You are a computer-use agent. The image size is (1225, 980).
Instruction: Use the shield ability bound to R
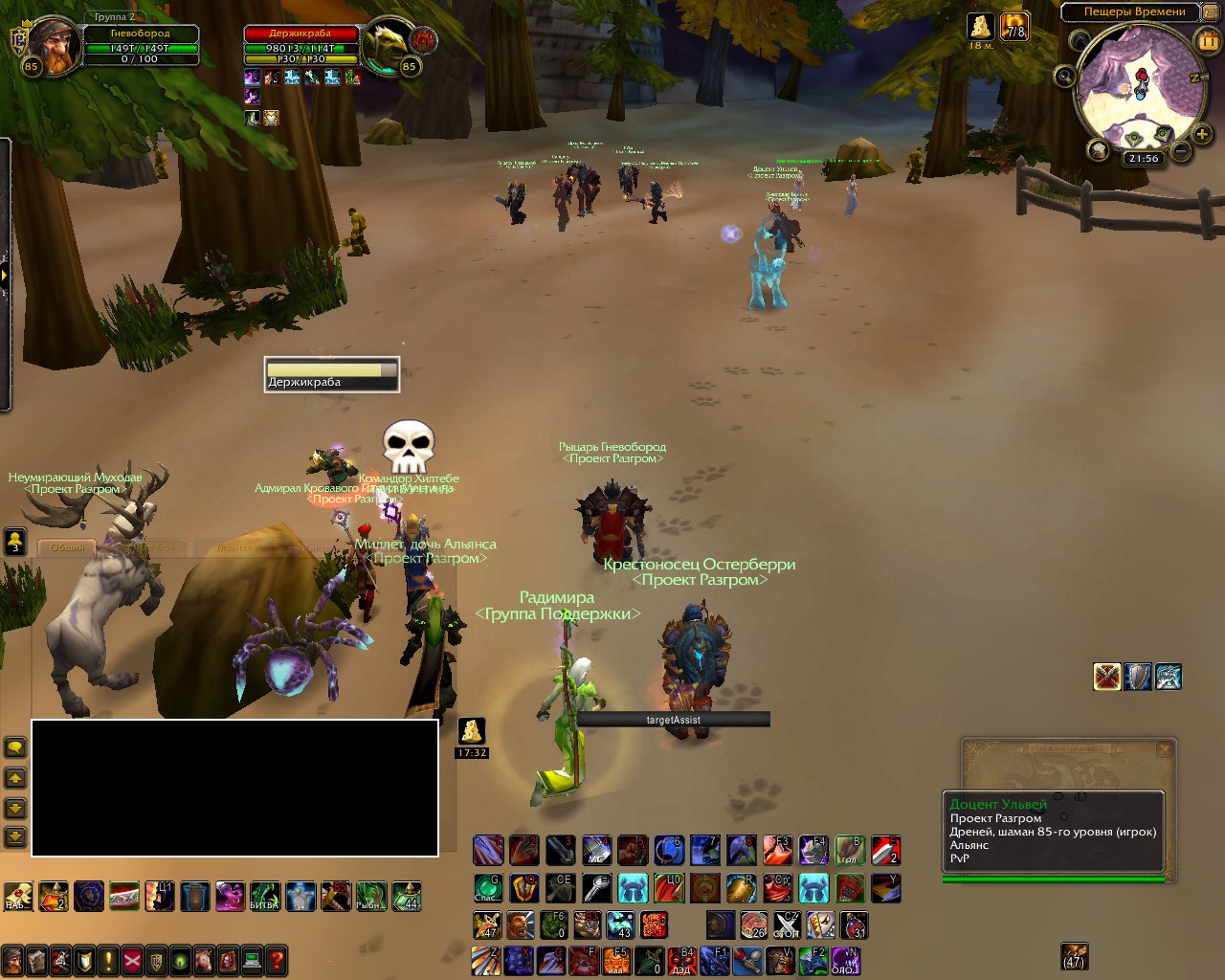(741, 888)
